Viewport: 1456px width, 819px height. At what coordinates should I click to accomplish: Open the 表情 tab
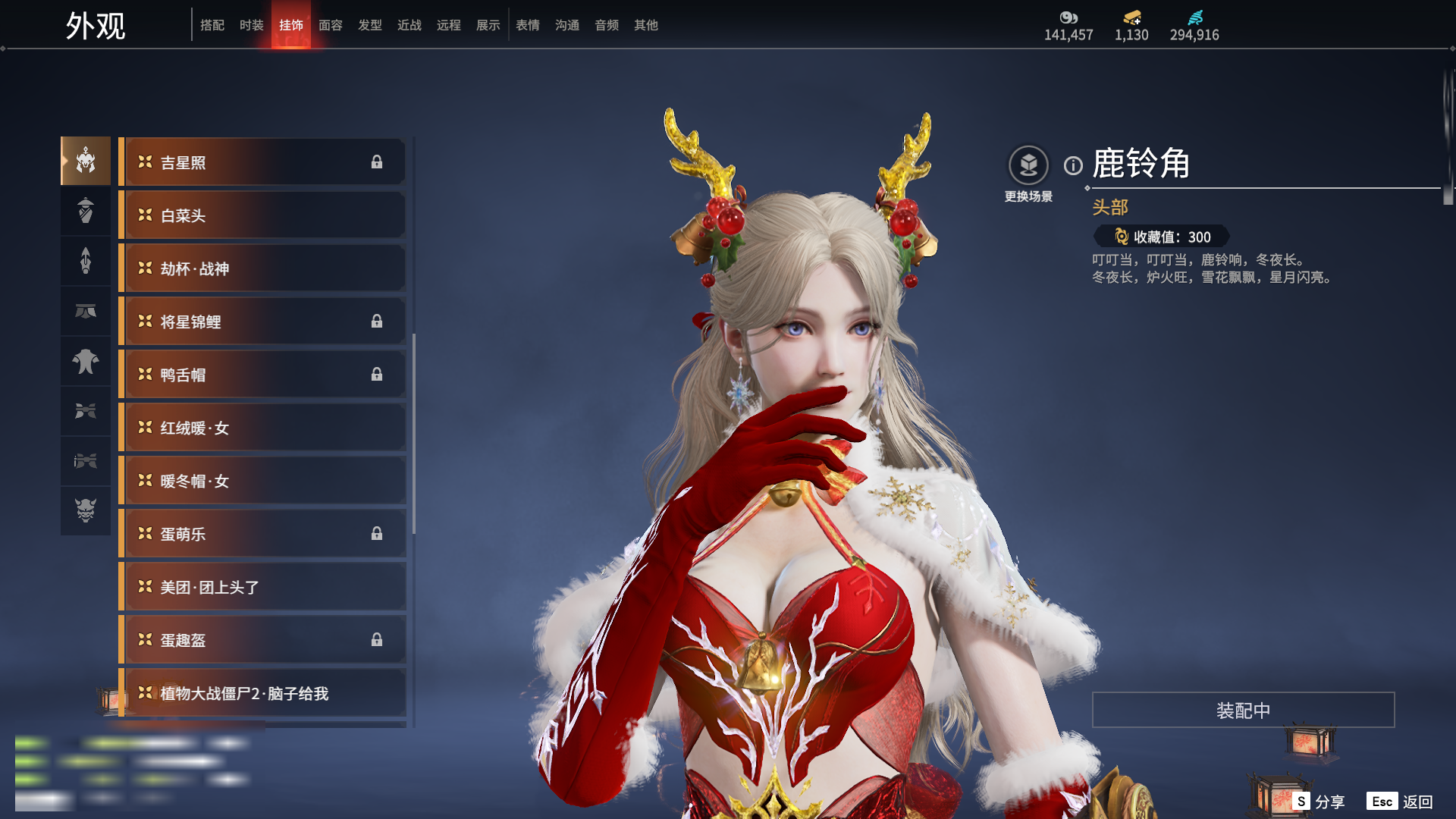527,25
